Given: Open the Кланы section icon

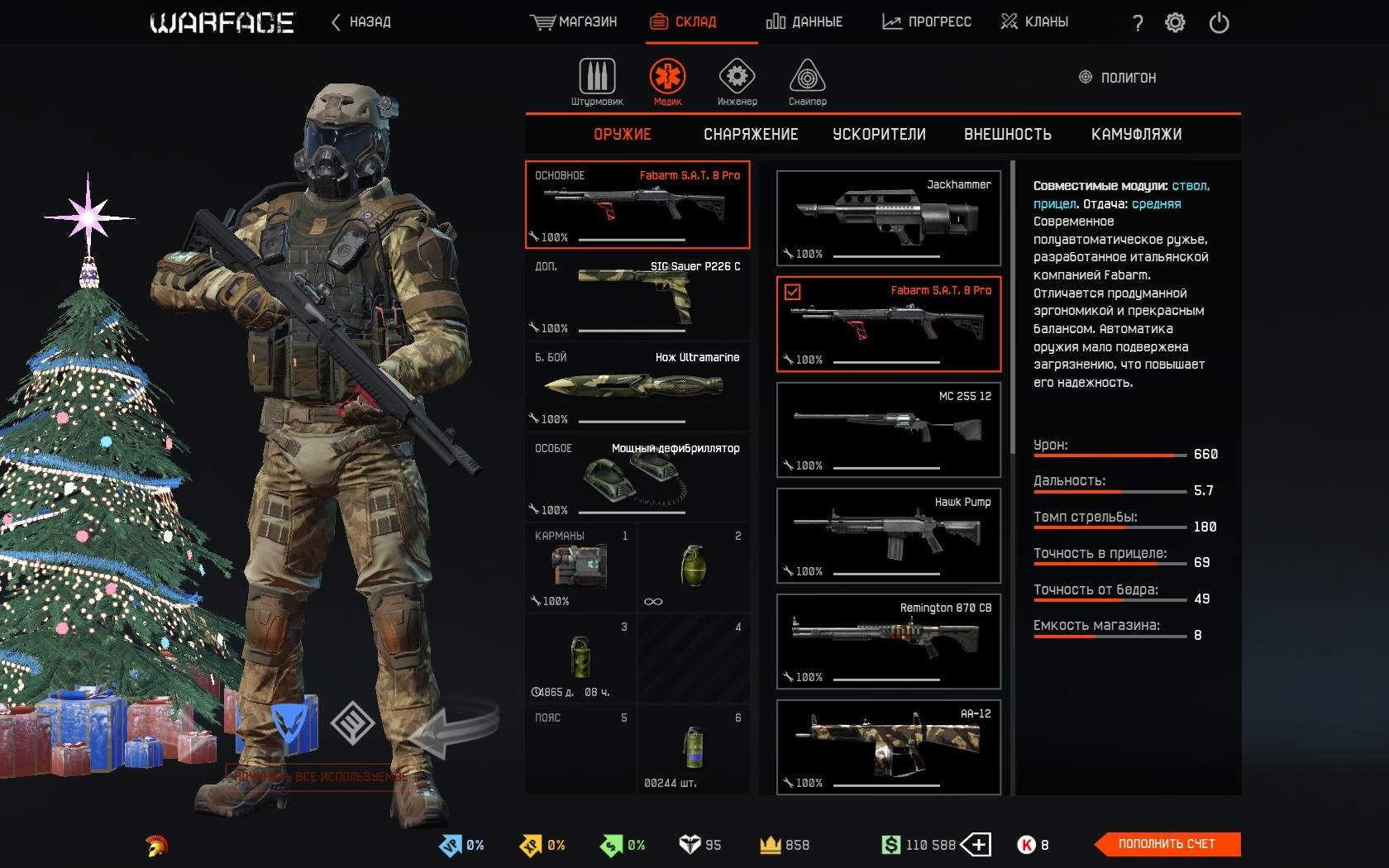Looking at the screenshot, I should tap(1008, 21).
